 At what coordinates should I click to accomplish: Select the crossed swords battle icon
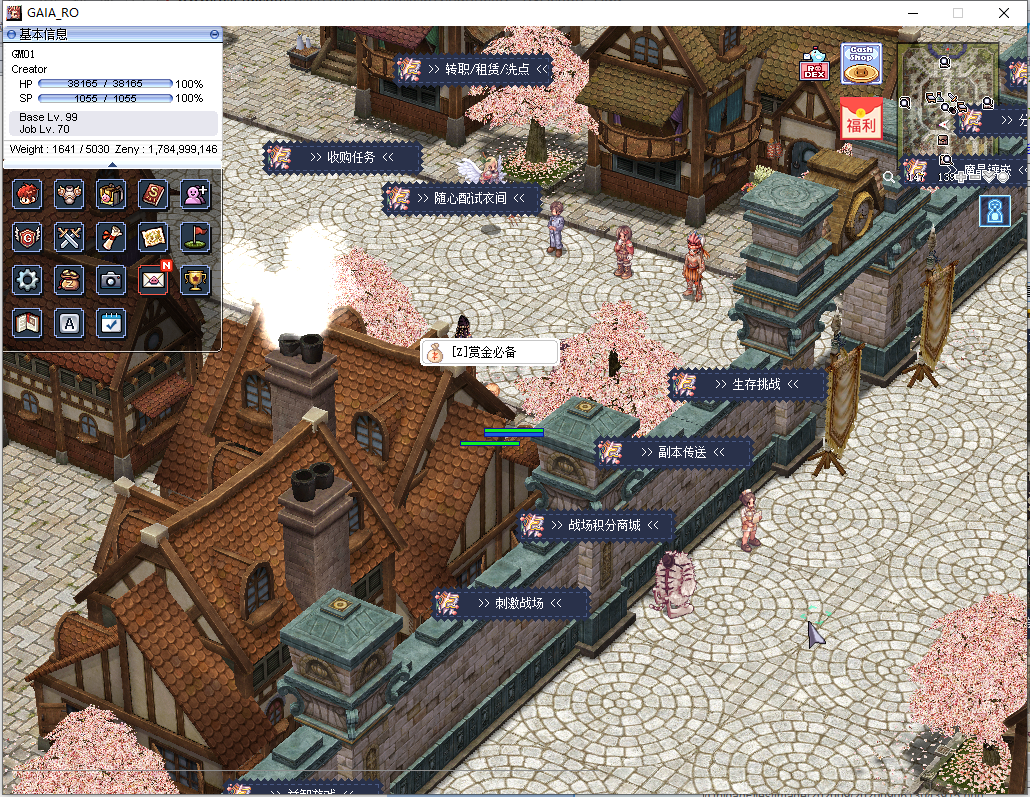(69, 237)
